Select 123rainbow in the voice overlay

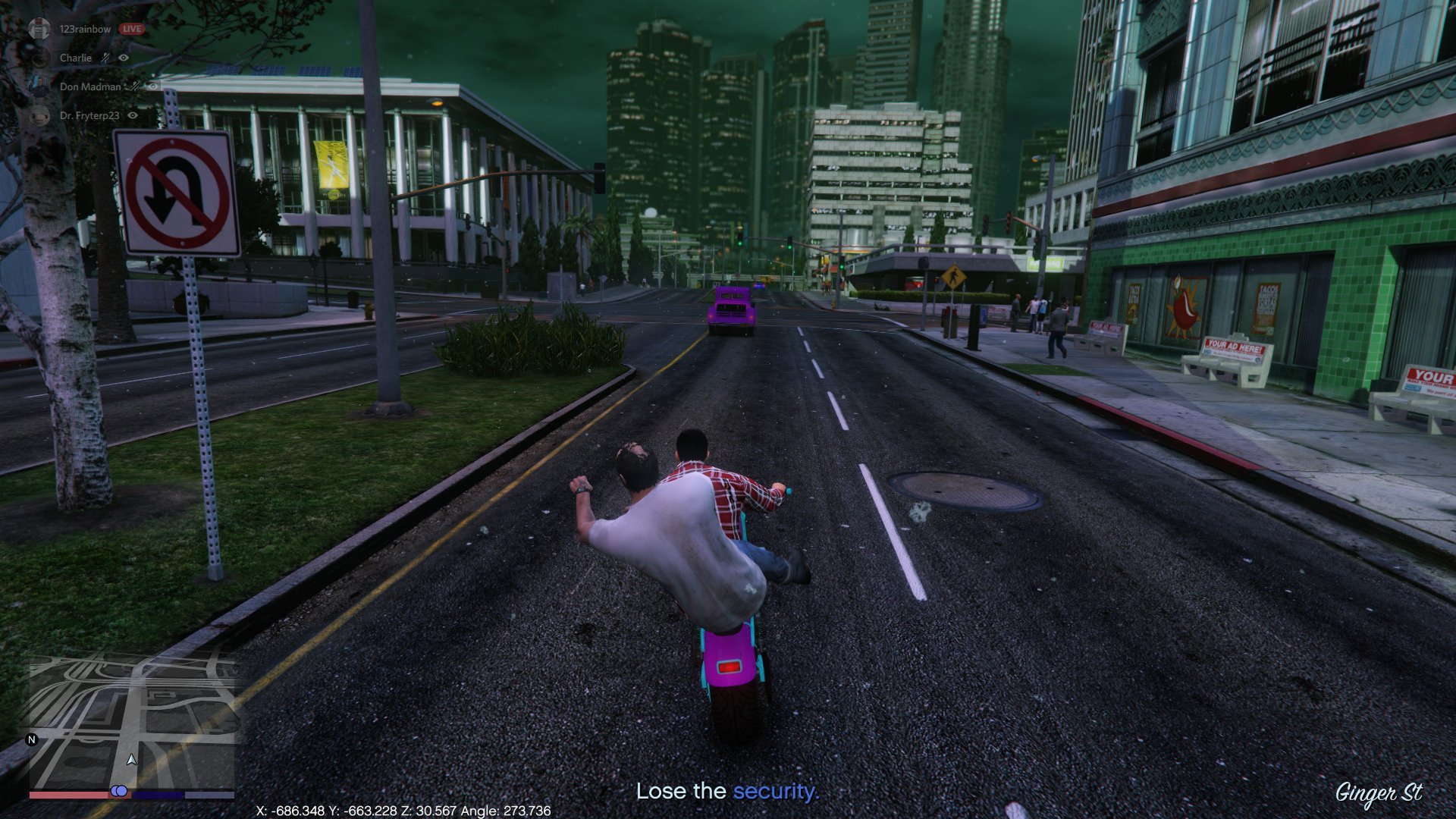[x=85, y=29]
